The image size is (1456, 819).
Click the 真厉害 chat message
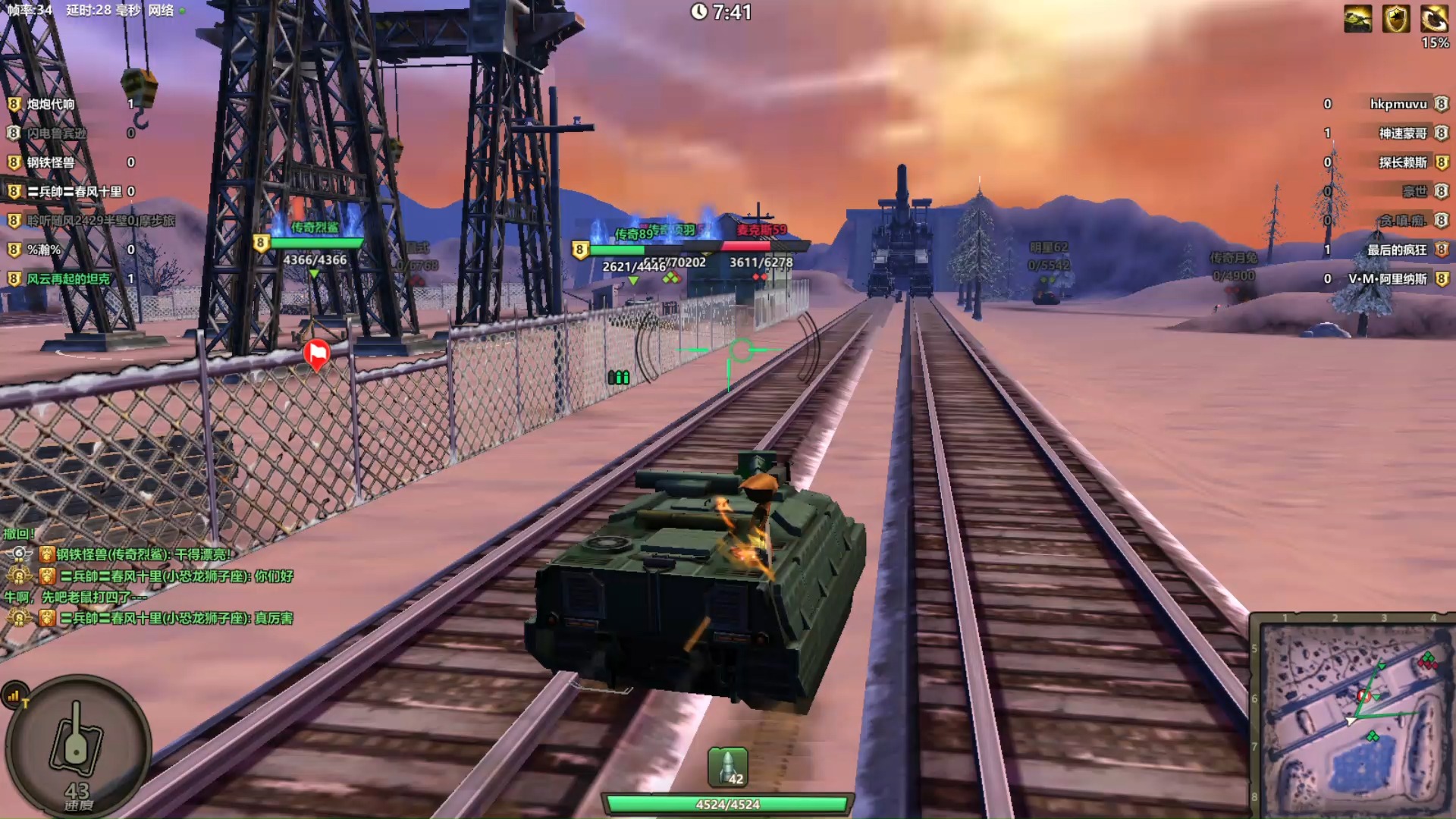tap(176, 619)
